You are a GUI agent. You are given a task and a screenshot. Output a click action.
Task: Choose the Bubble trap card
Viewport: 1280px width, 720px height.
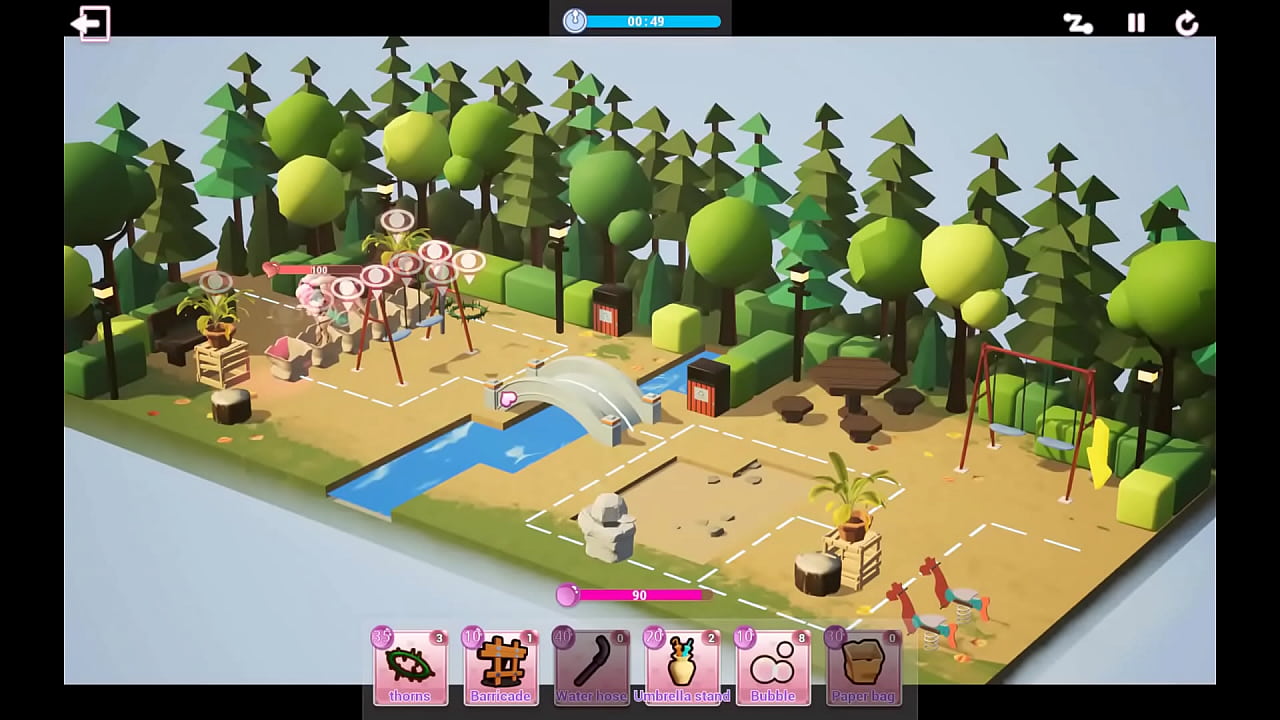click(x=773, y=666)
